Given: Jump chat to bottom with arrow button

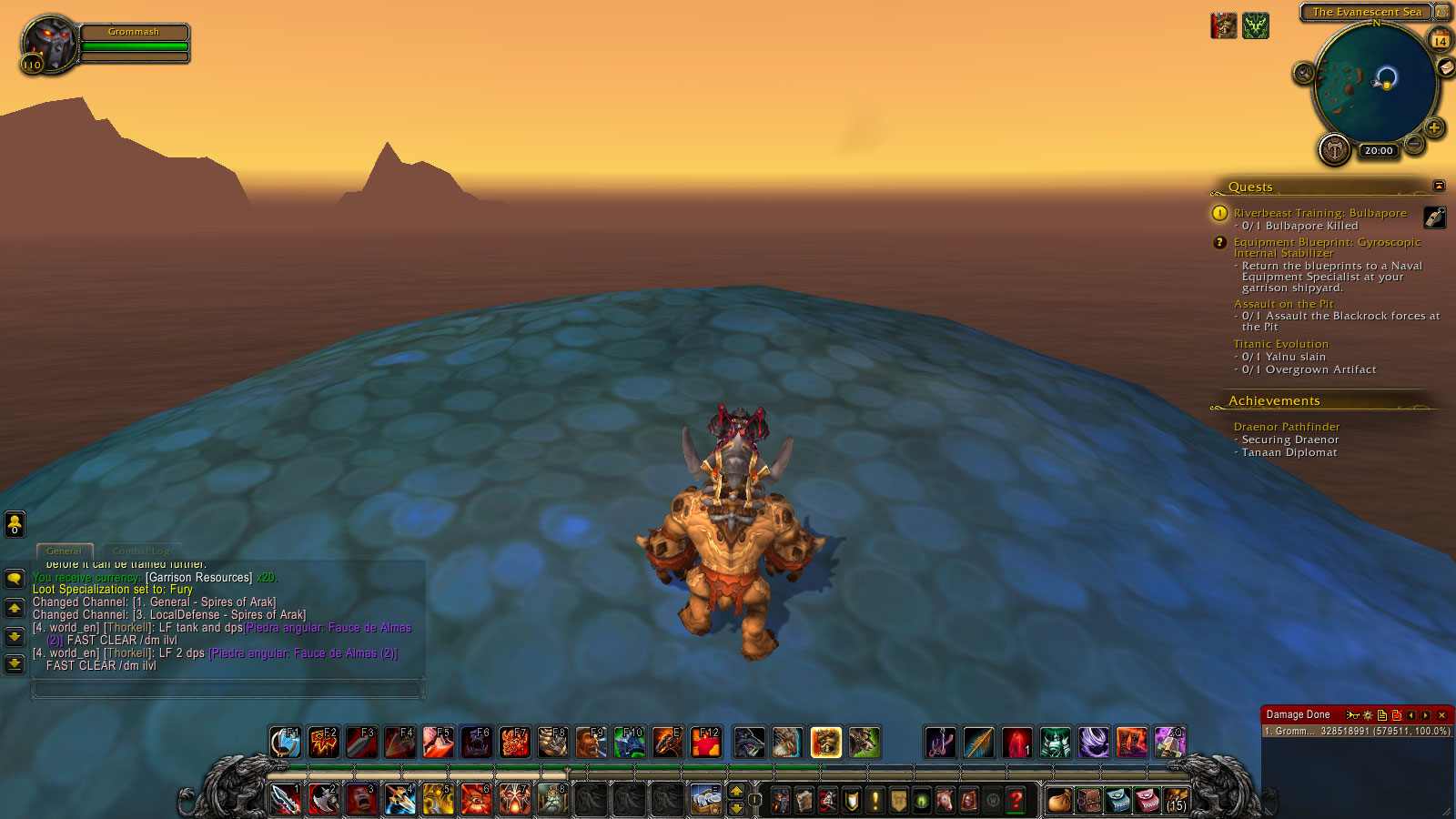Looking at the screenshot, I should click(x=15, y=663).
